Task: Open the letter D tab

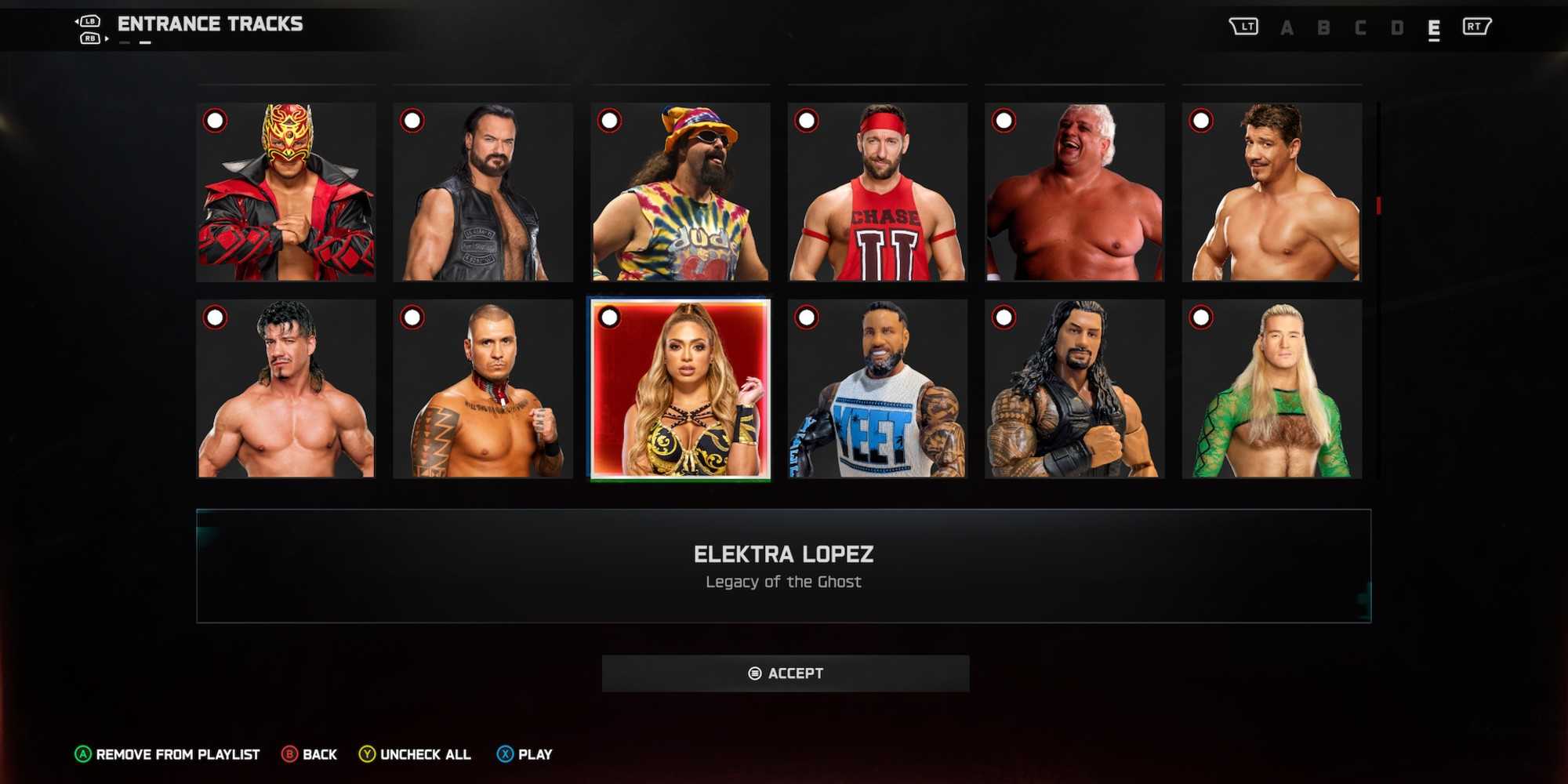Action: (x=1399, y=26)
